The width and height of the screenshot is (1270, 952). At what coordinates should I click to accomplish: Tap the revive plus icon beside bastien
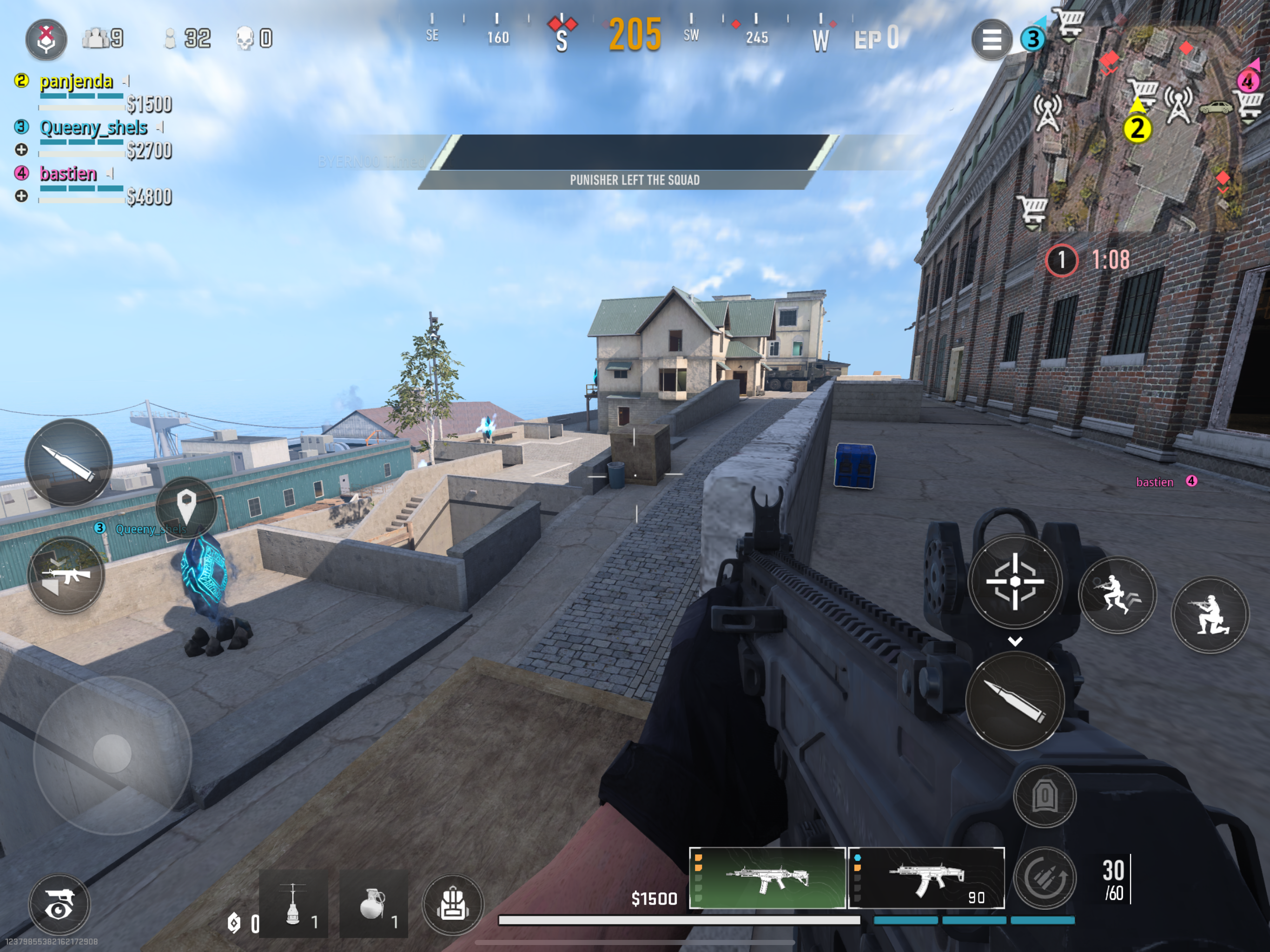click(x=22, y=196)
